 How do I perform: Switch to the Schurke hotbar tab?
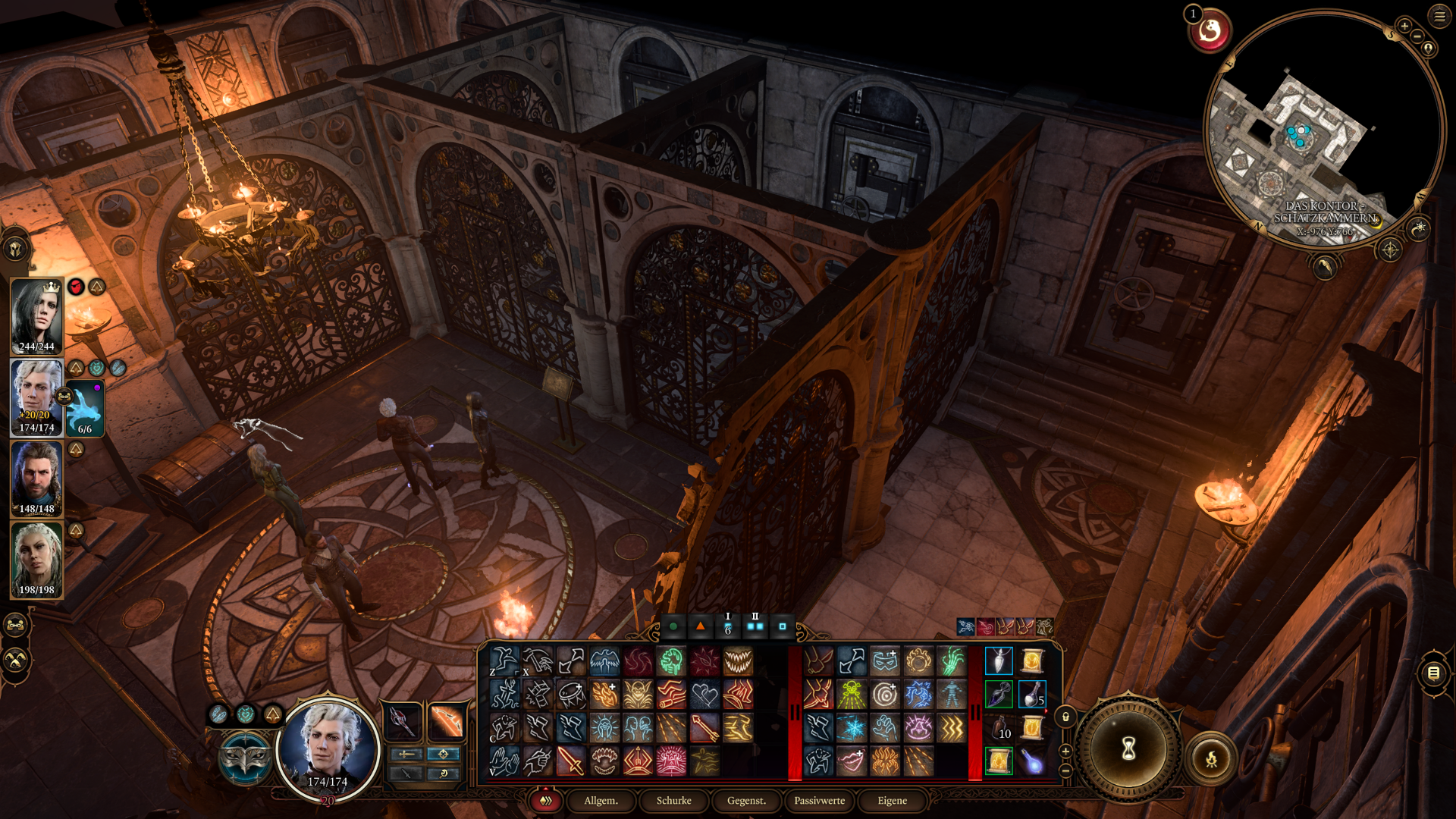pyautogui.click(x=673, y=801)
